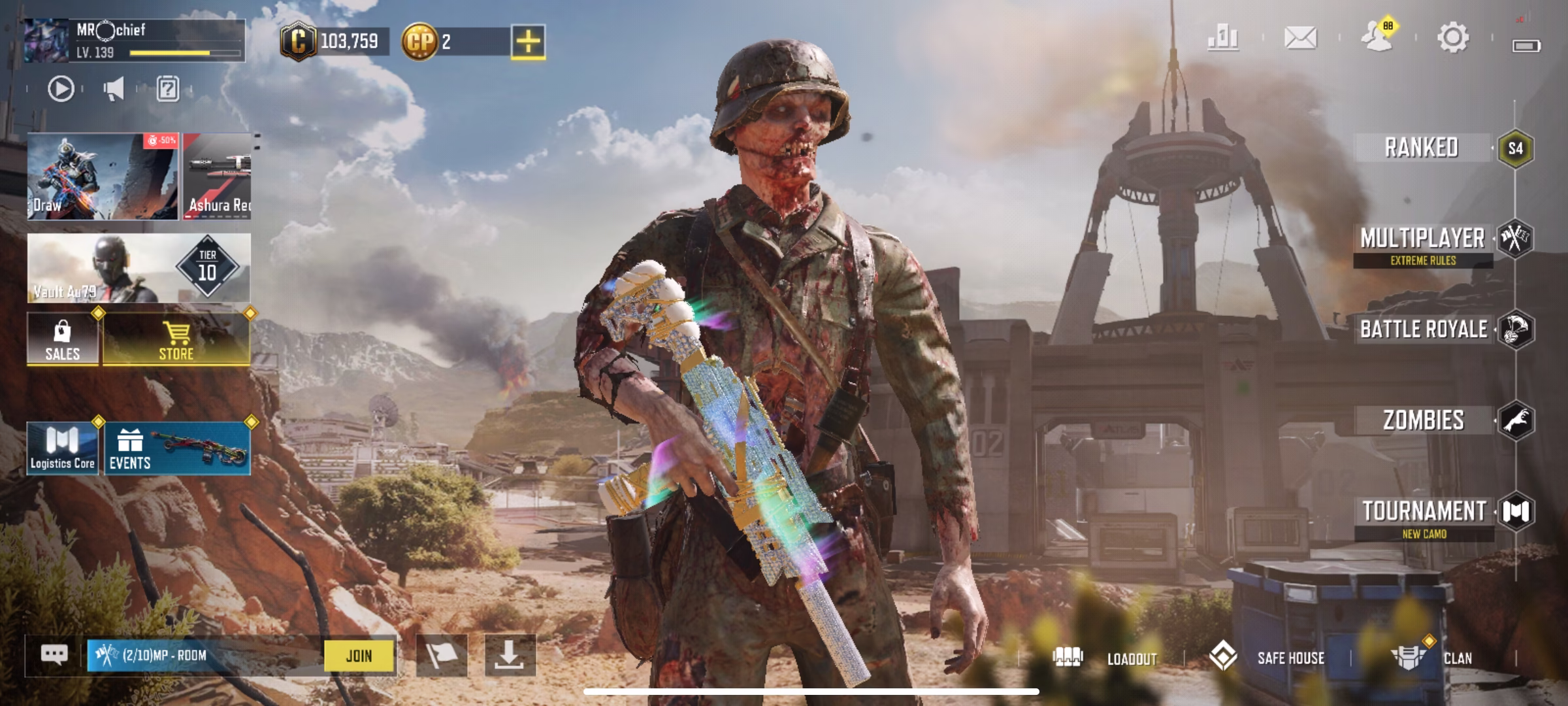This screenshot has width=1568, height=706.
Task: Add CP with the plus button
Action: pyautogui.click(x=528, y=42)
